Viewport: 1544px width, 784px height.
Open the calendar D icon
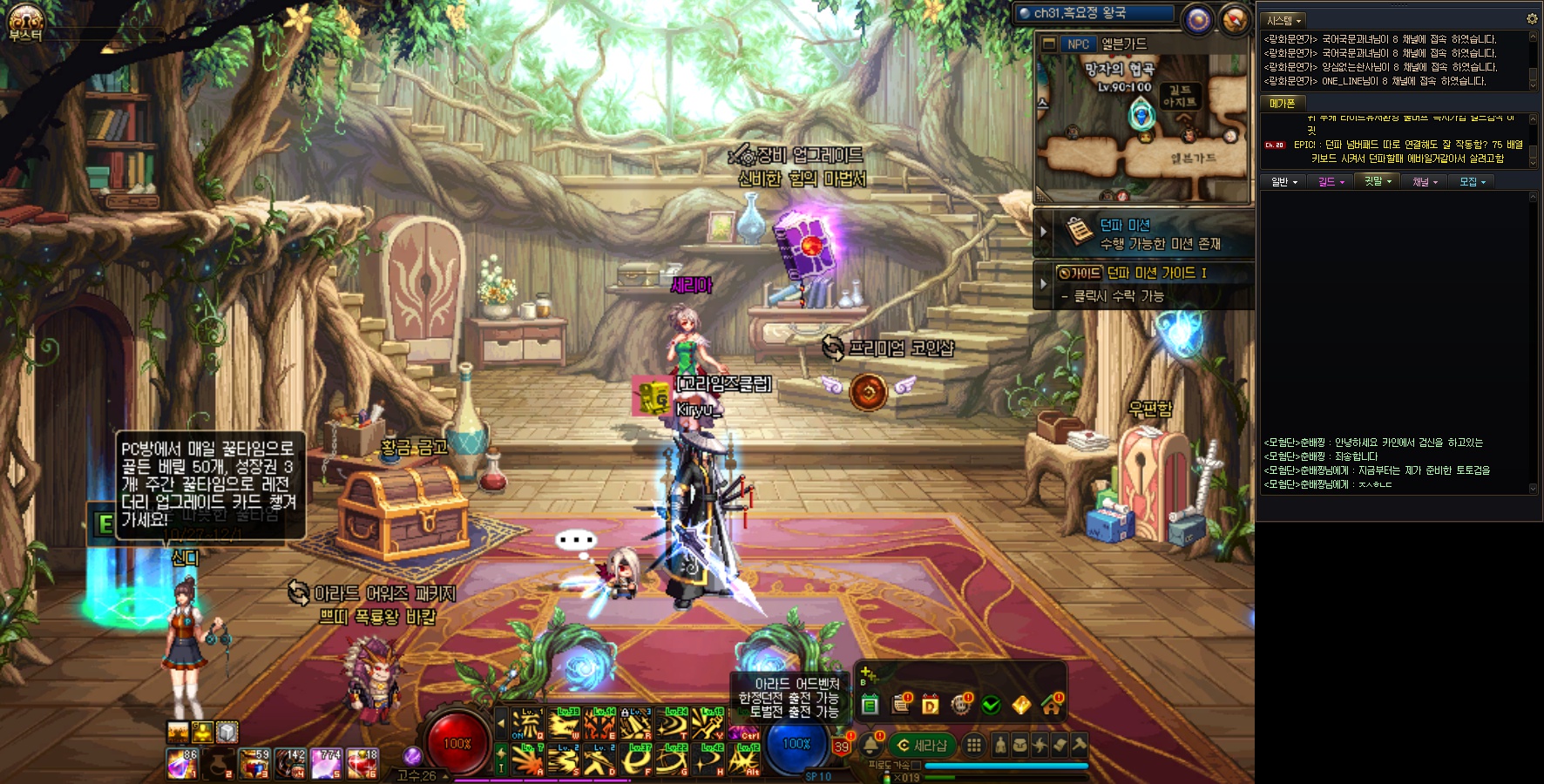pos(931,705)
